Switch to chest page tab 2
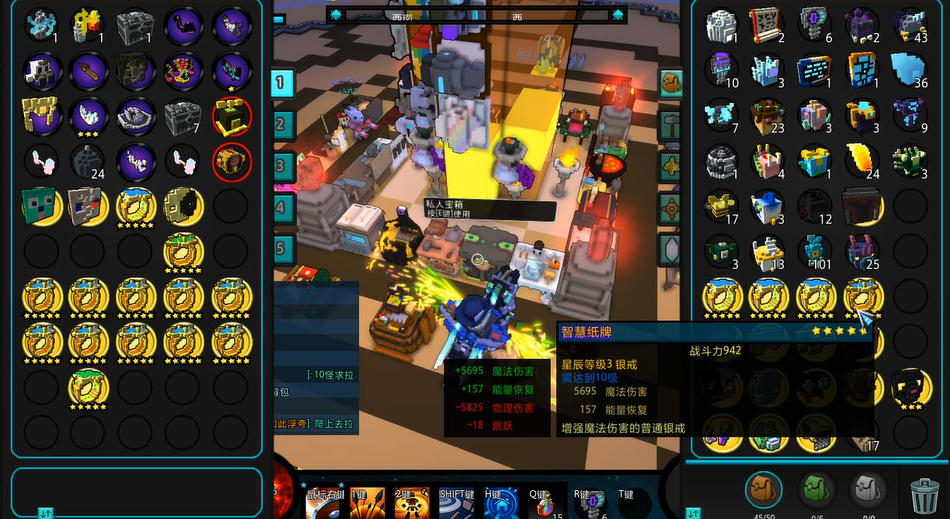The image size is (950, 519). [283, 125]
